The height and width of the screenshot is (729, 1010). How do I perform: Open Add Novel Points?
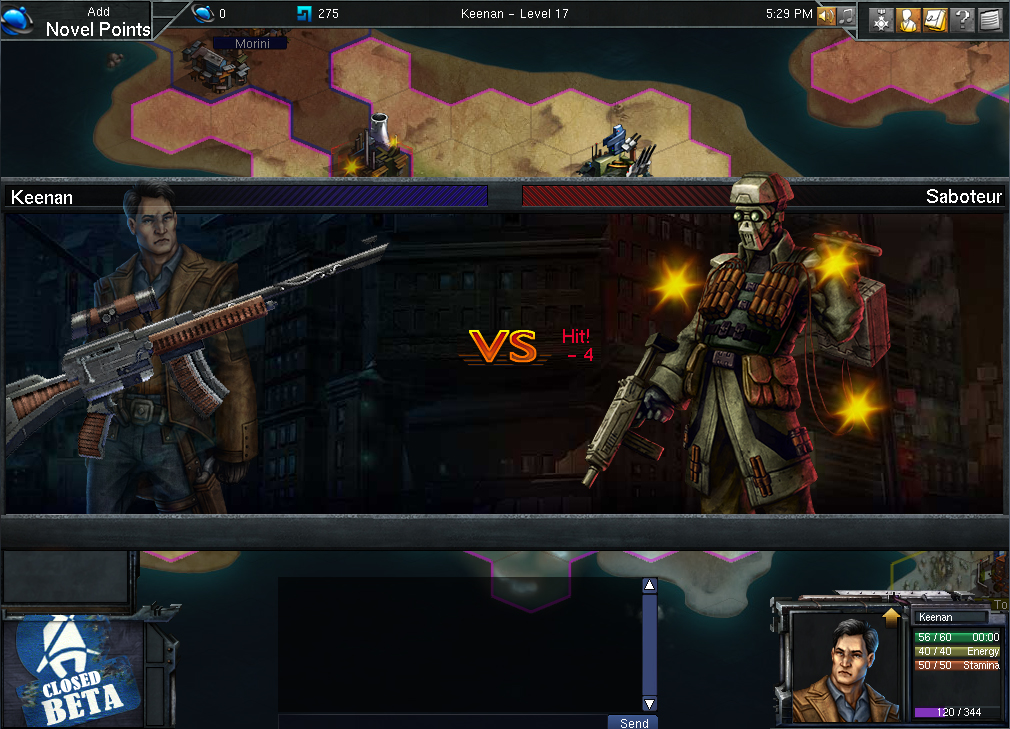coord(97,21)
